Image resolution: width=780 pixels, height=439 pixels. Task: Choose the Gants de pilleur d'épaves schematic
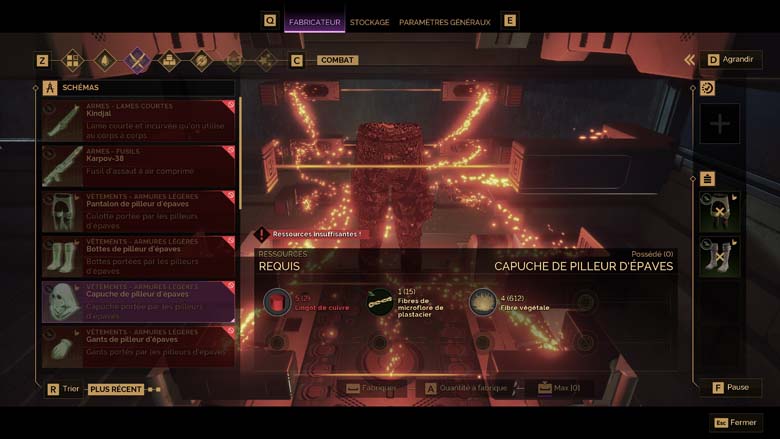click(x=138, y=345)
